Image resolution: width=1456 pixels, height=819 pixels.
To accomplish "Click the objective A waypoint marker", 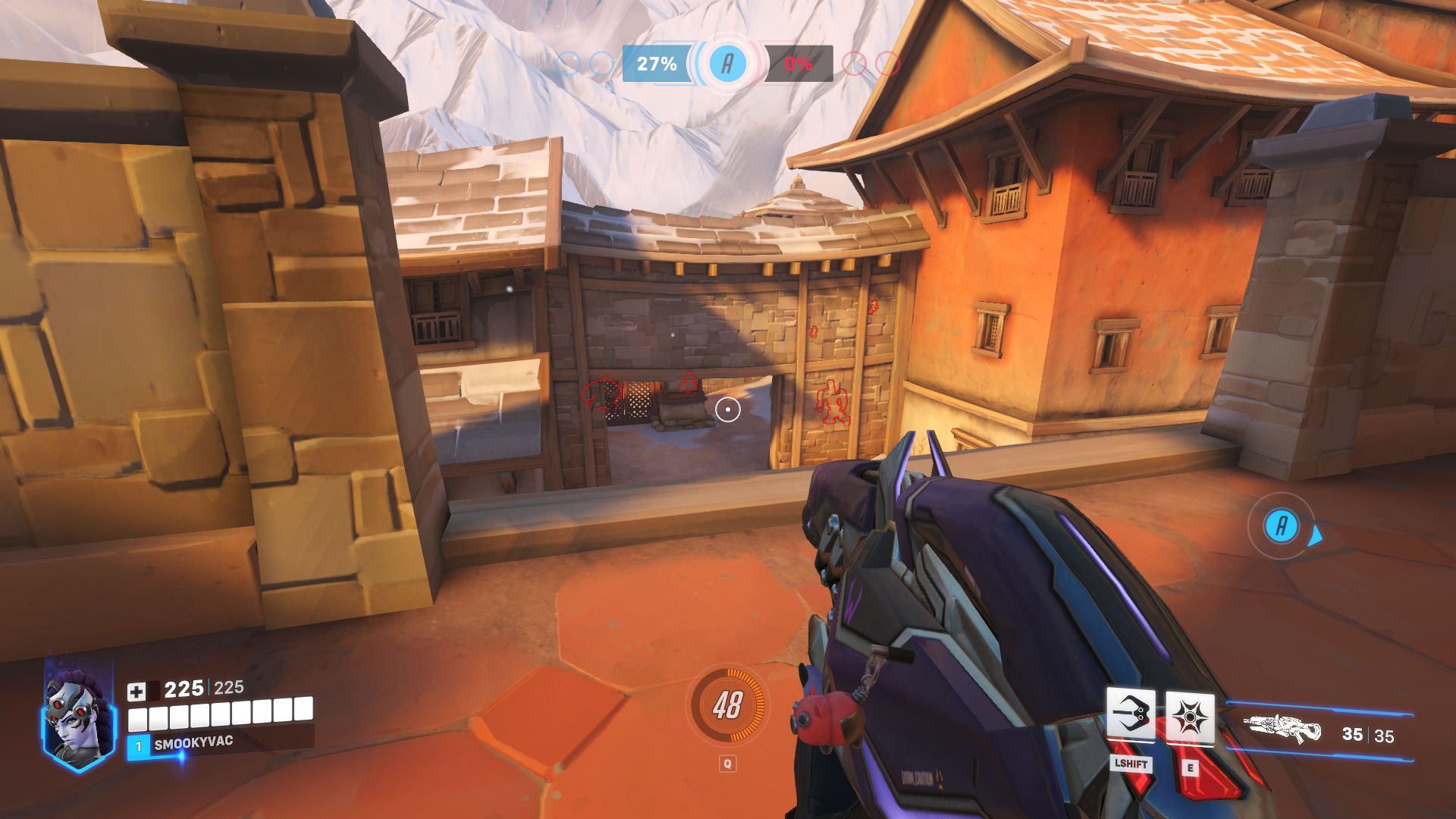I will [1281, 526].
